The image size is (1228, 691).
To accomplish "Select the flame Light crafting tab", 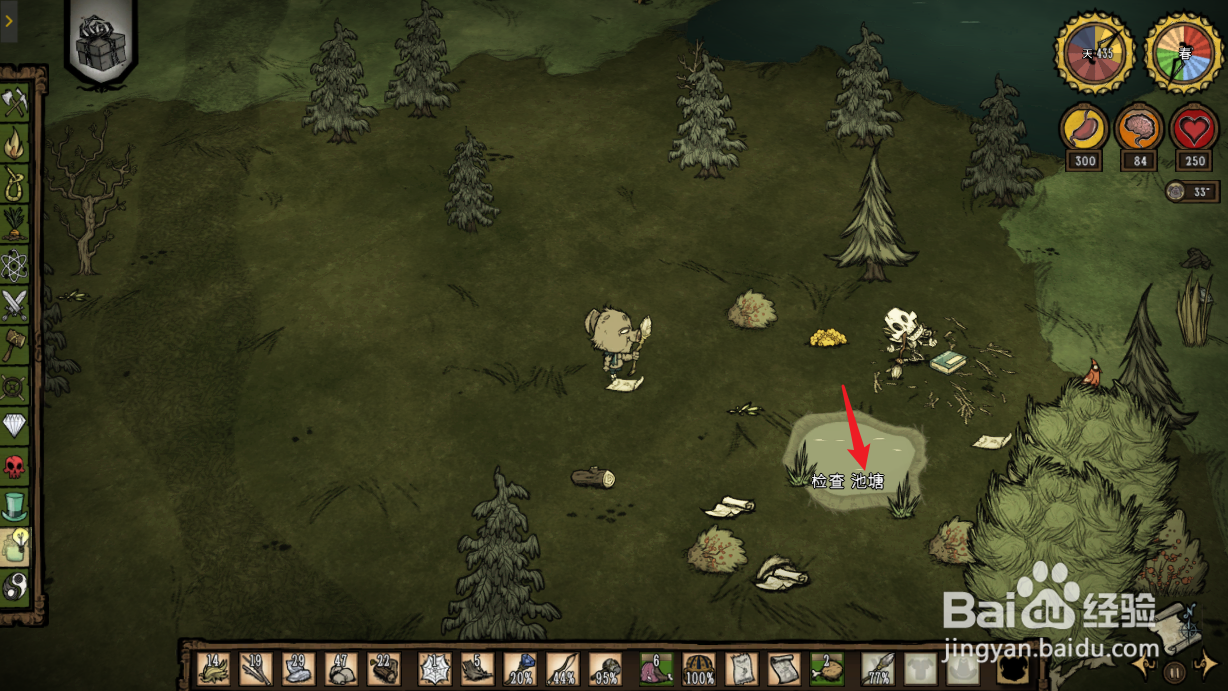I will [15, 144].
